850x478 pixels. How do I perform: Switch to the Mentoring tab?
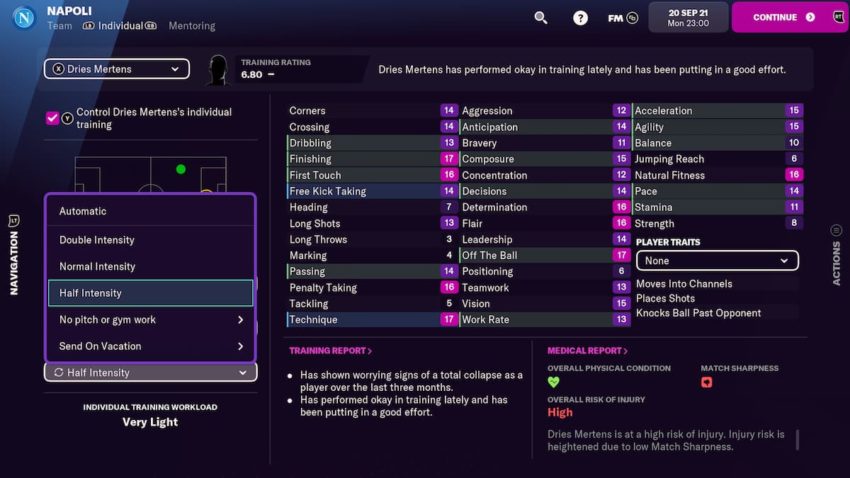191,26
